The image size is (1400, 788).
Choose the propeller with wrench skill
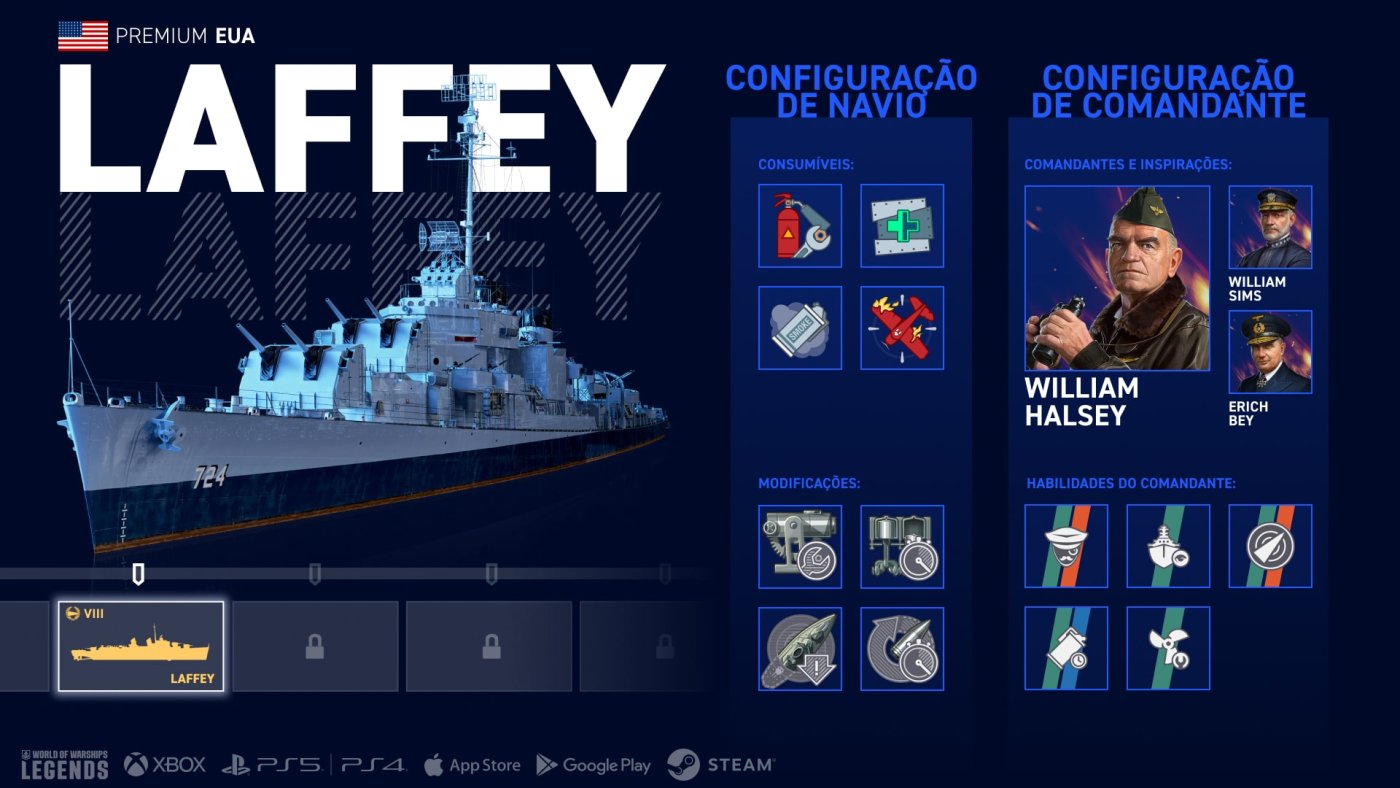1168,648
